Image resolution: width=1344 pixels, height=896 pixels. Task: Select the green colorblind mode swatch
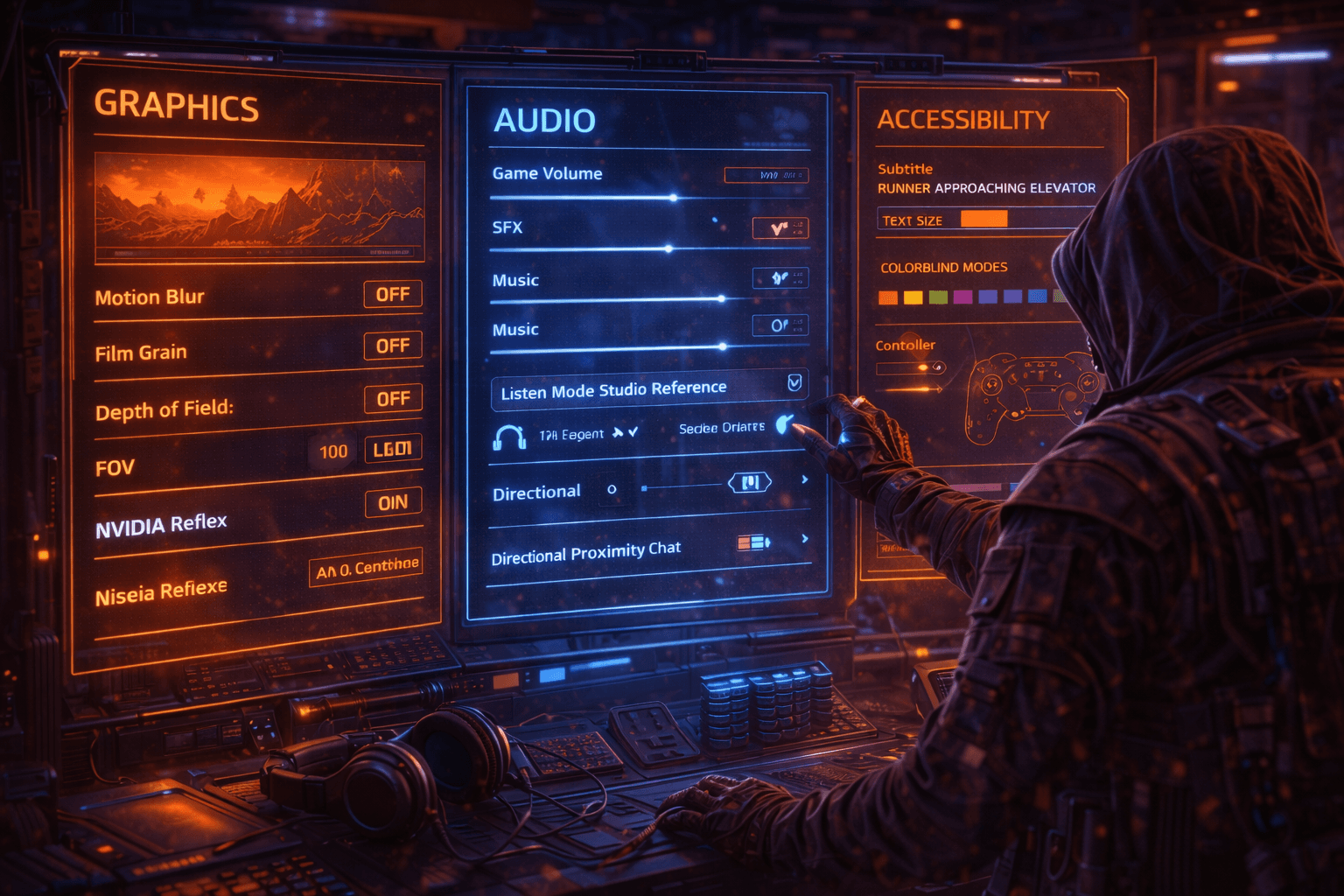[938, 297]
